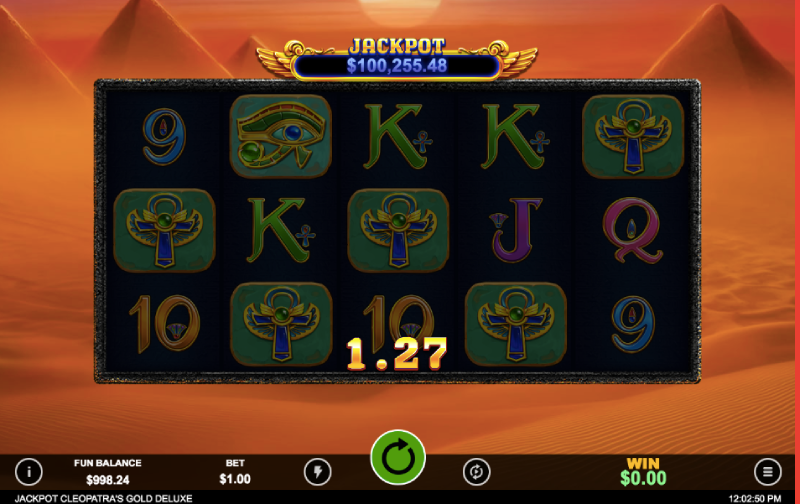Open the autoplay spin settings
This screenshot has height=504, width=800.
[476, 471]
